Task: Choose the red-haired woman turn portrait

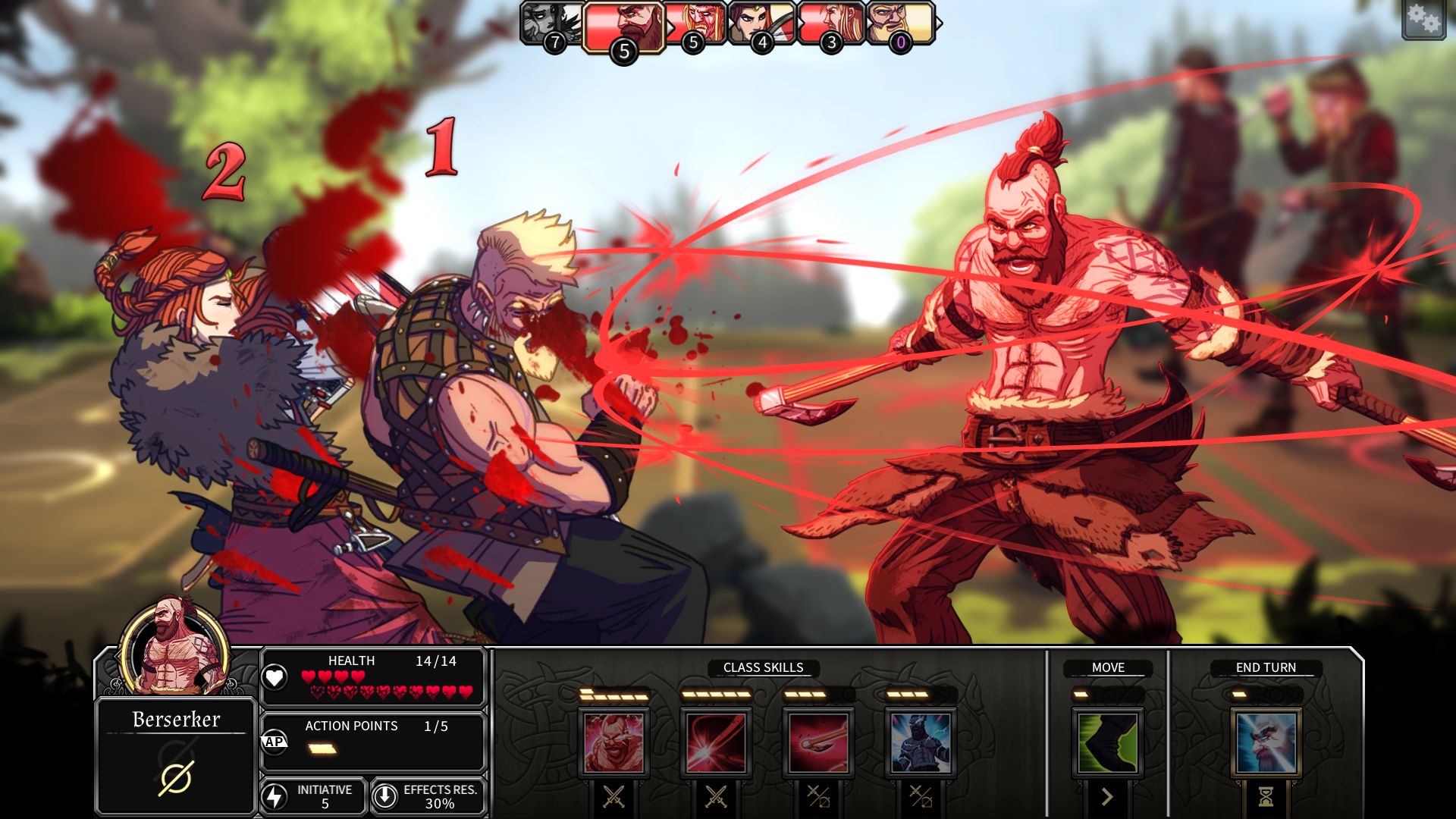Action: (761, 23)
